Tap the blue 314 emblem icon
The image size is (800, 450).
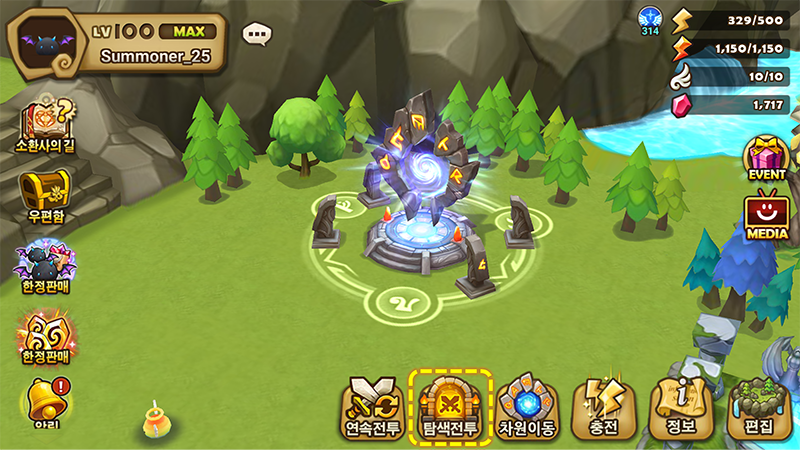click(x=651, y=20)
